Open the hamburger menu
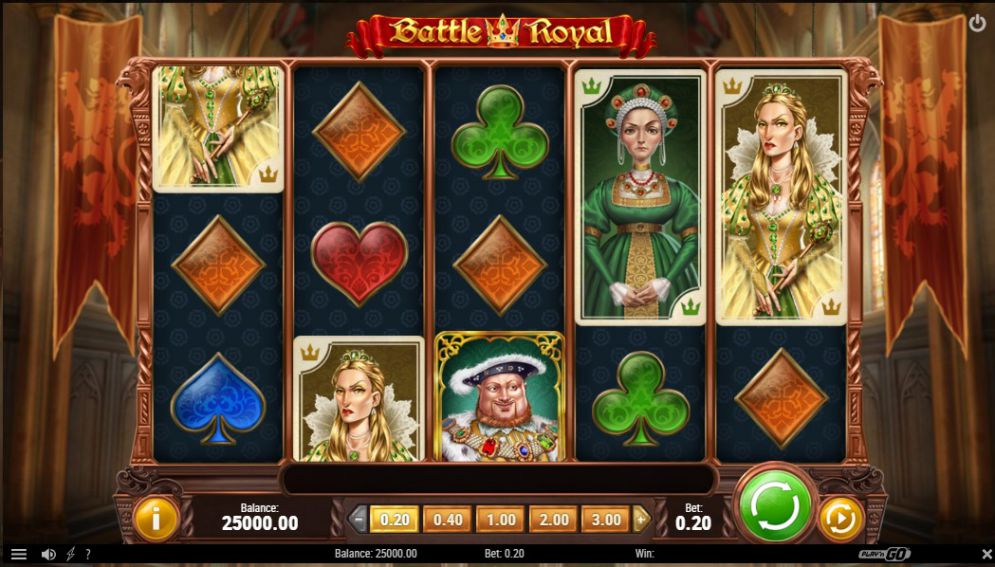Image resolution: width=995 pixels, height=567 pixels. click(x=19, y=554)
